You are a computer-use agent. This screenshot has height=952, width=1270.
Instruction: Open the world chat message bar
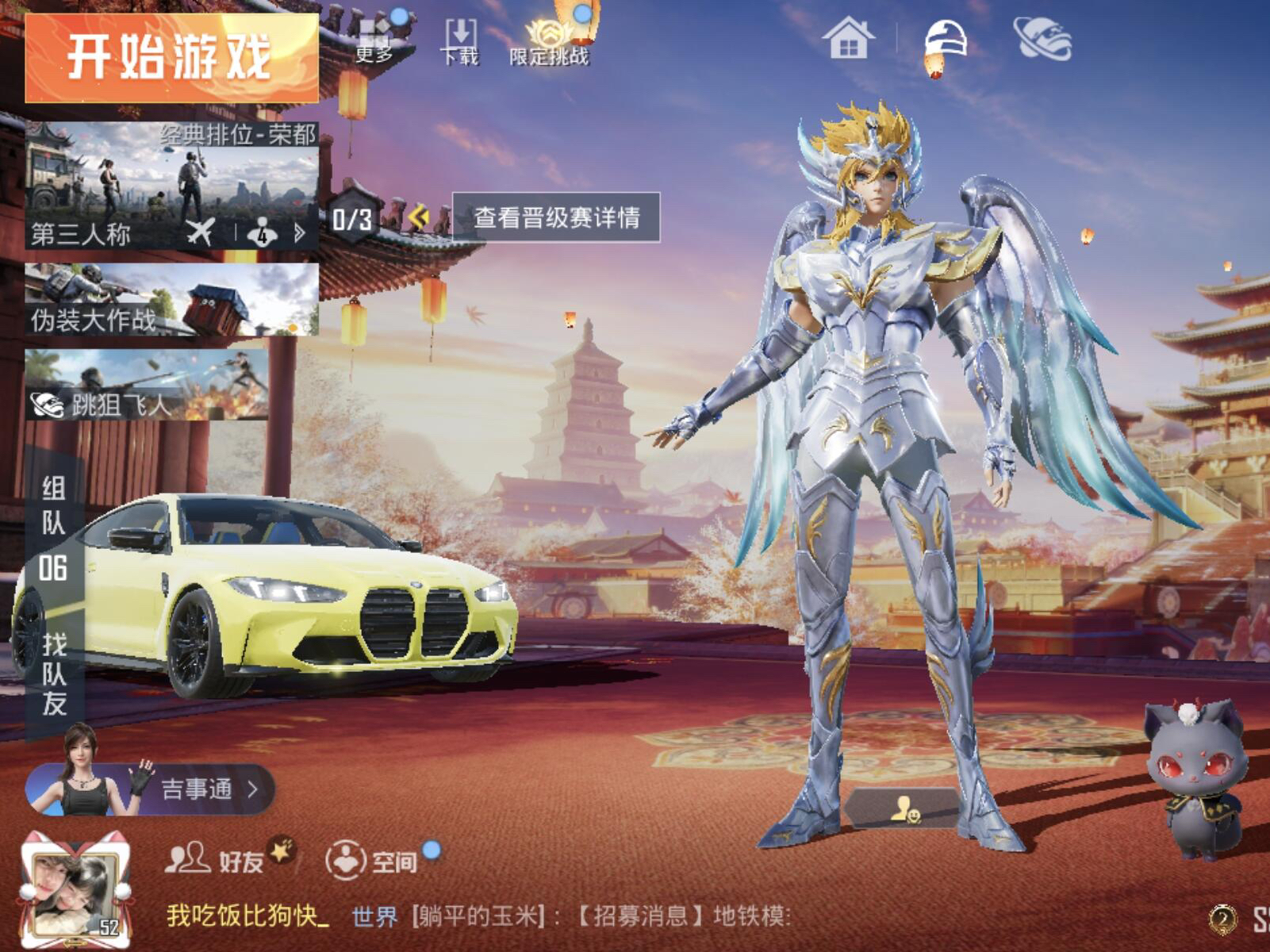pyautogui.click(x=555, y=916)
